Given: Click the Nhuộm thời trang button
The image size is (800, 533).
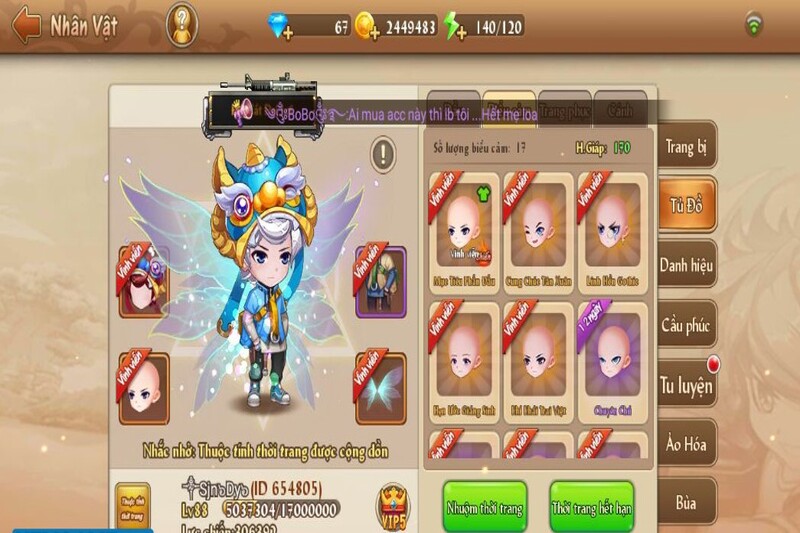Looking at the screenshot, I should coord(485,507).
